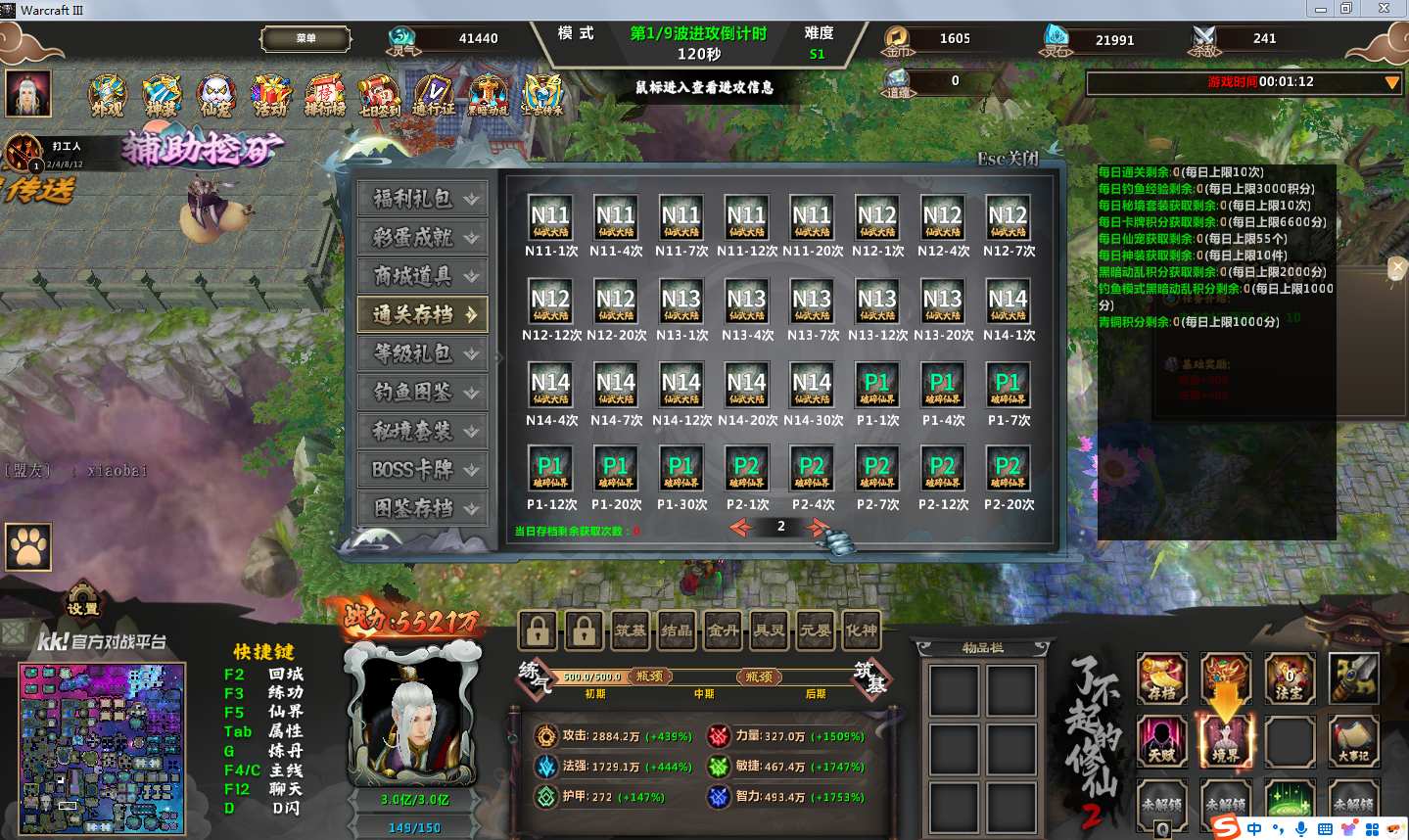Open the glowing 境界 realm button
1409x840 pixels.
click(x=1226, y=740)
